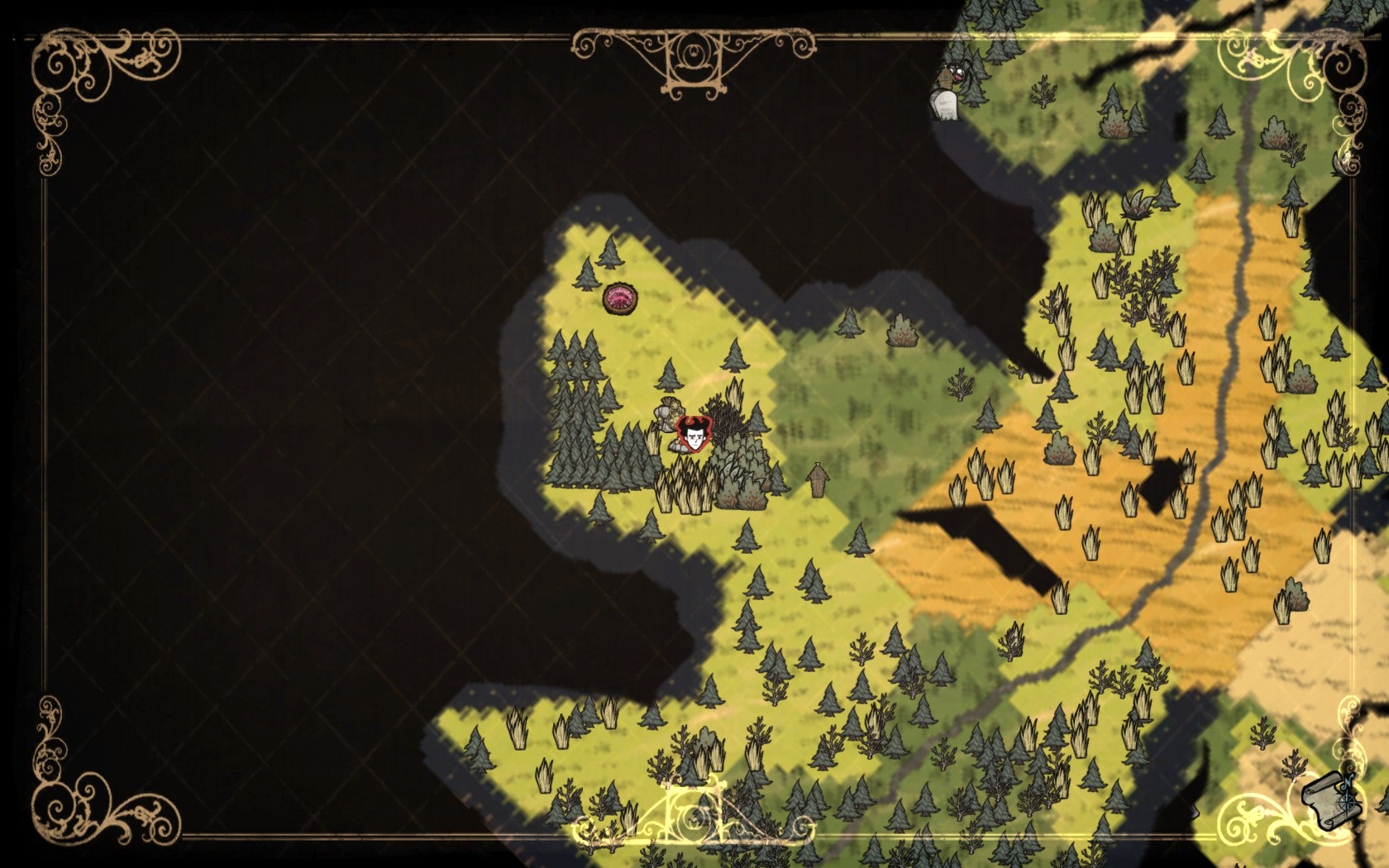Click the gravestone map marker

(945, 106)
